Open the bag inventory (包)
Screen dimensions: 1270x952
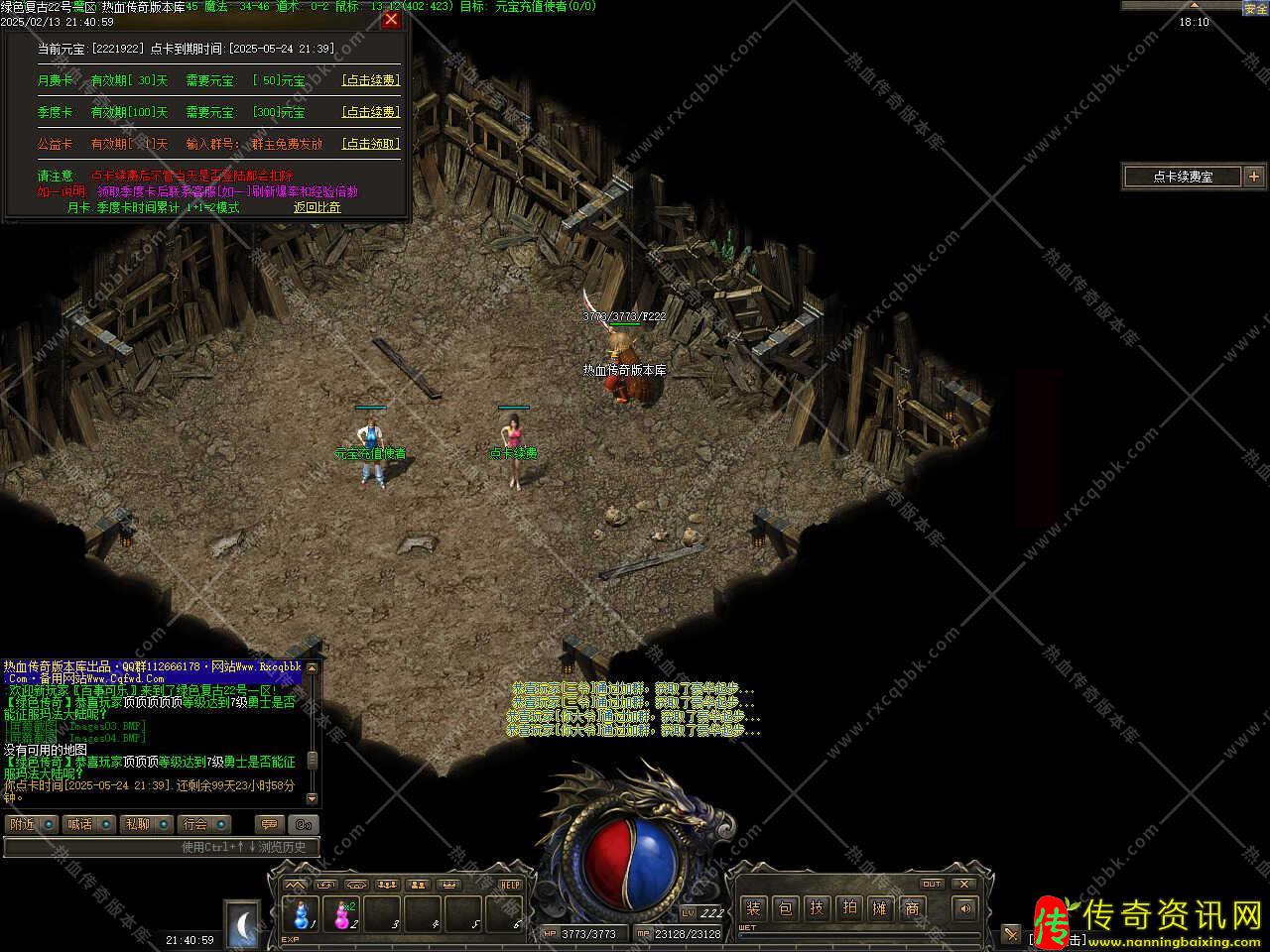[x=785, y=907]
